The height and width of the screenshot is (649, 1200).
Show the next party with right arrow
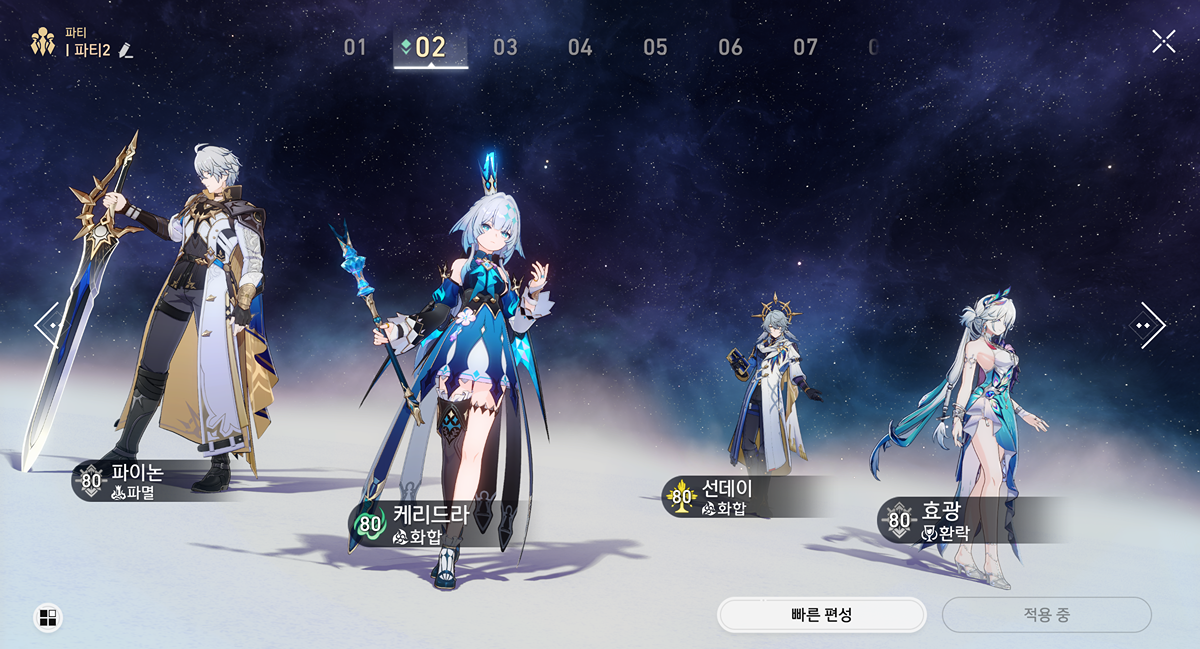tap(1149, 324)
